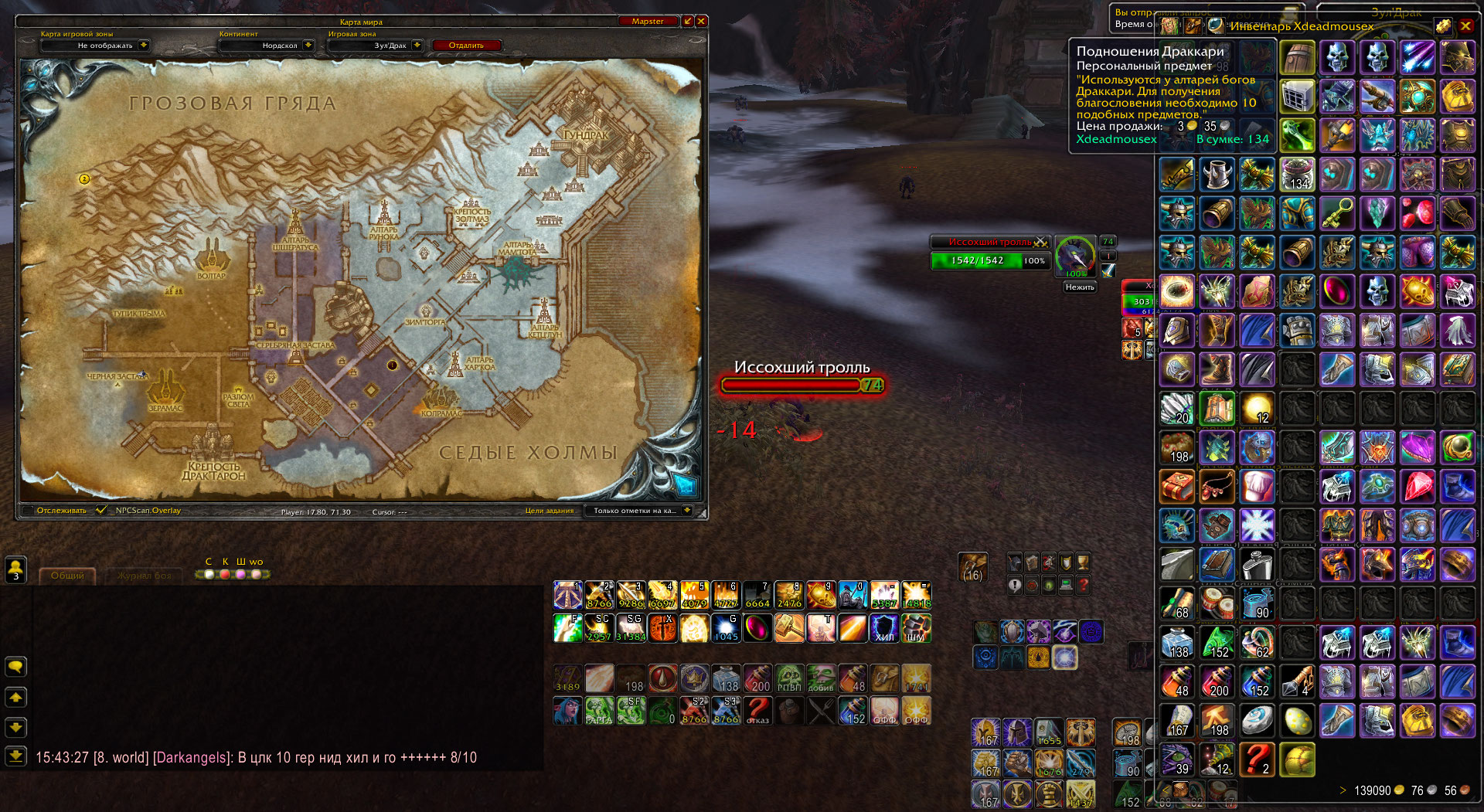The height and width of the screenshot is (812, 1484).
Task: Close the world map window
Action: point(701,22)
